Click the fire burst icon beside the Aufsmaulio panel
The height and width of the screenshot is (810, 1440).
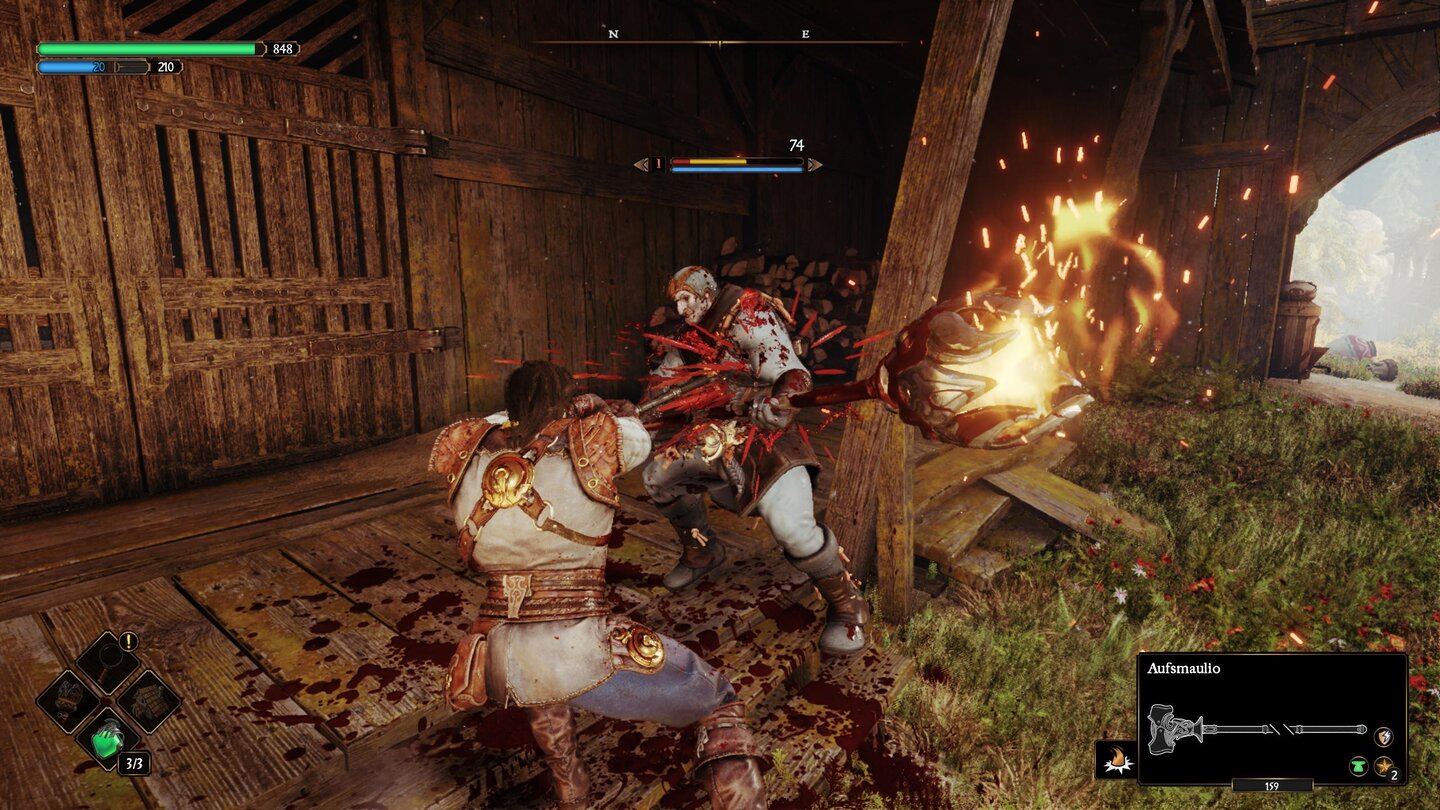[x=1117, y=758]
